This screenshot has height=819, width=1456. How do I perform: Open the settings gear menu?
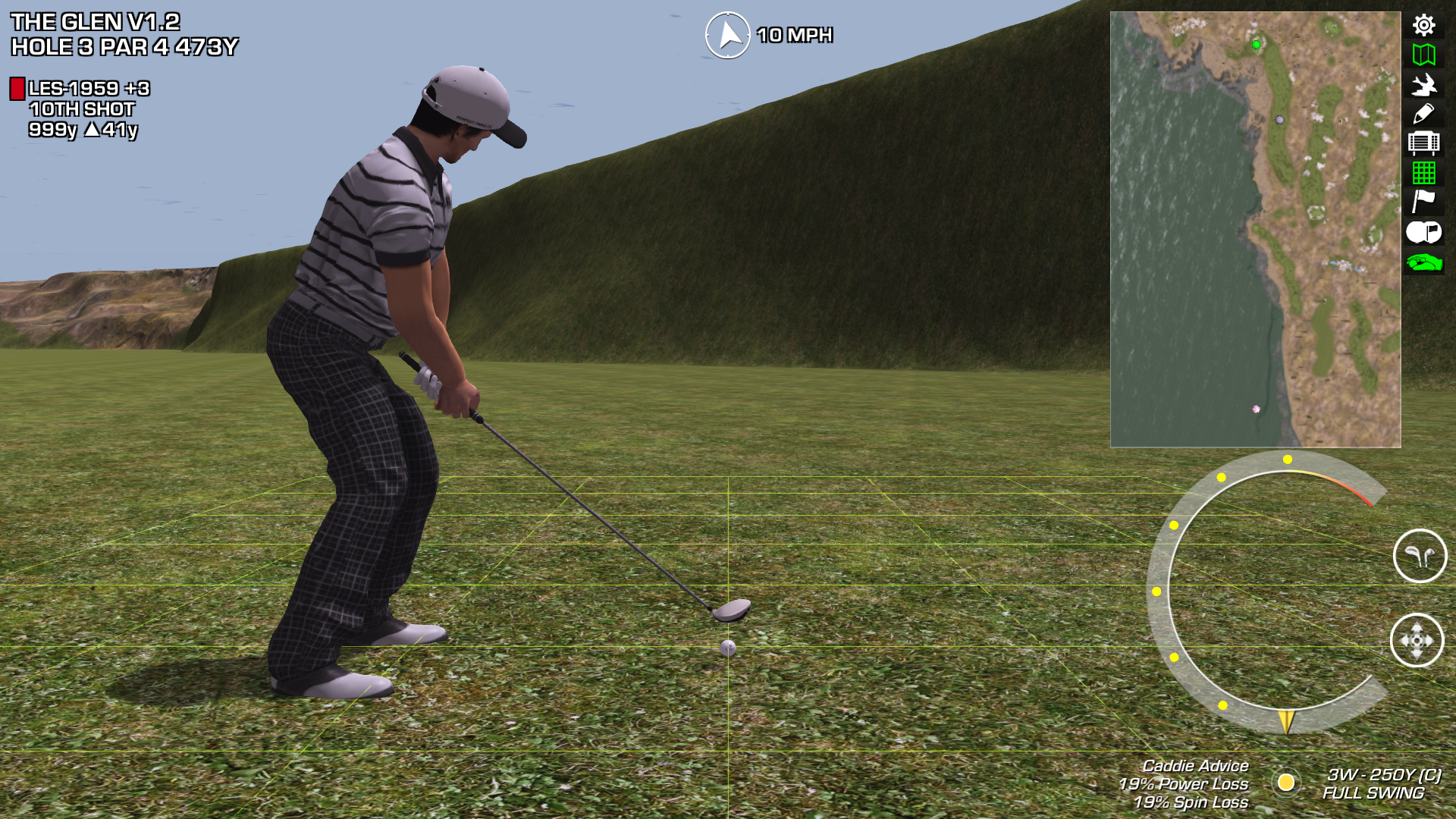[1423, 25]
